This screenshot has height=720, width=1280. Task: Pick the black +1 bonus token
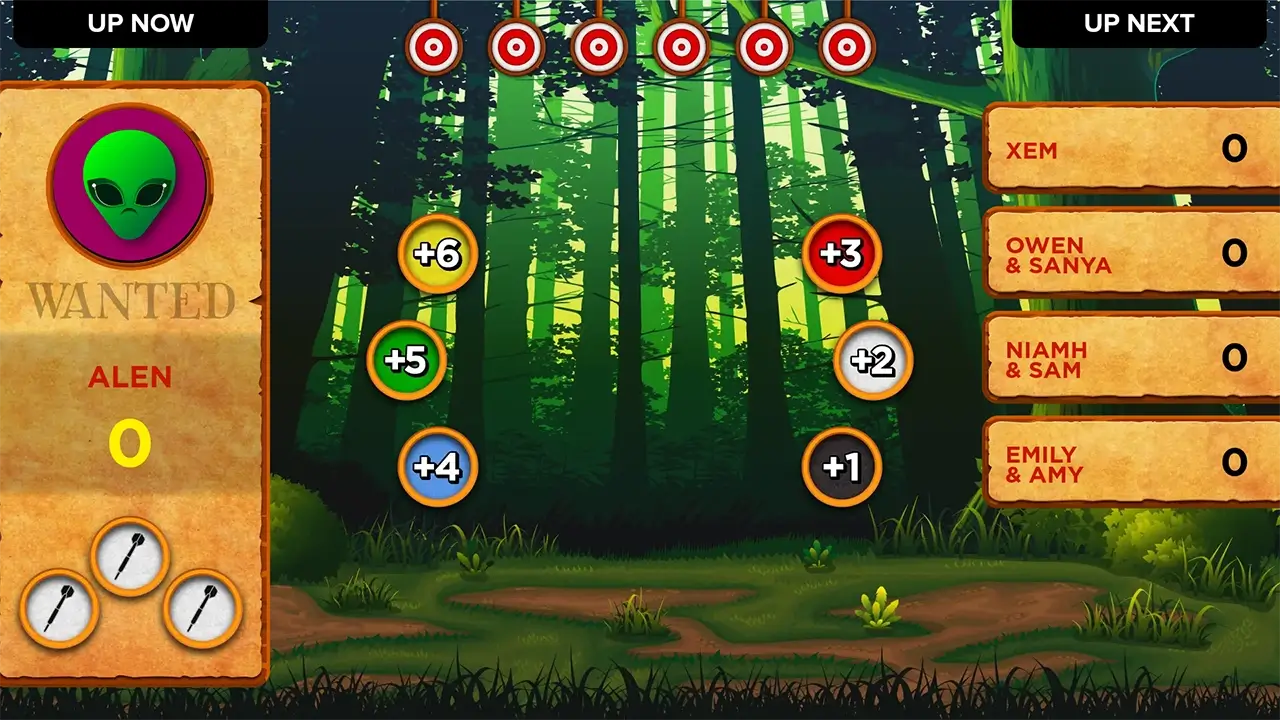pyautogui.click(x=841, y=465)
